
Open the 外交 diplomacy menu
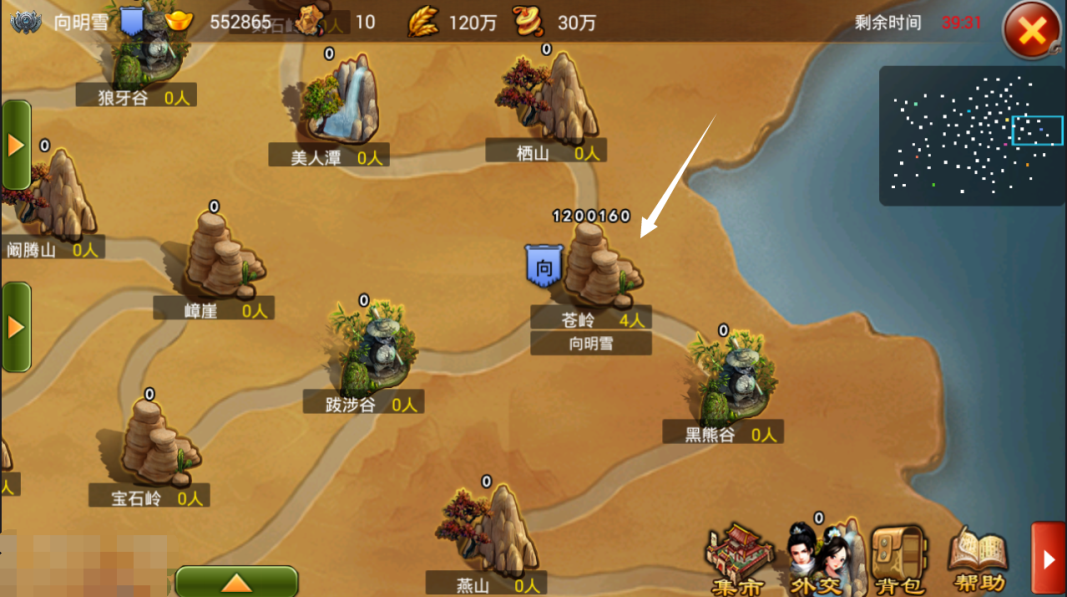click(x=815, y=558)
